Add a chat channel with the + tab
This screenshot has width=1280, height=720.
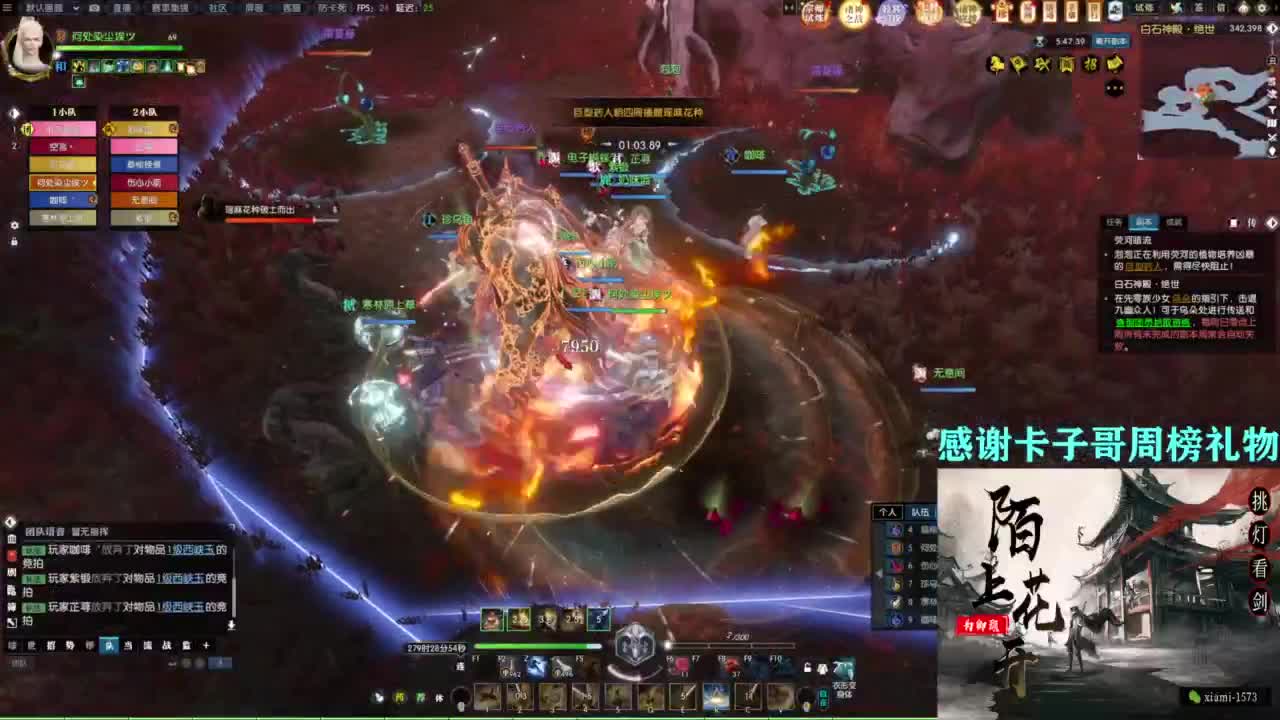pos(206,645)
